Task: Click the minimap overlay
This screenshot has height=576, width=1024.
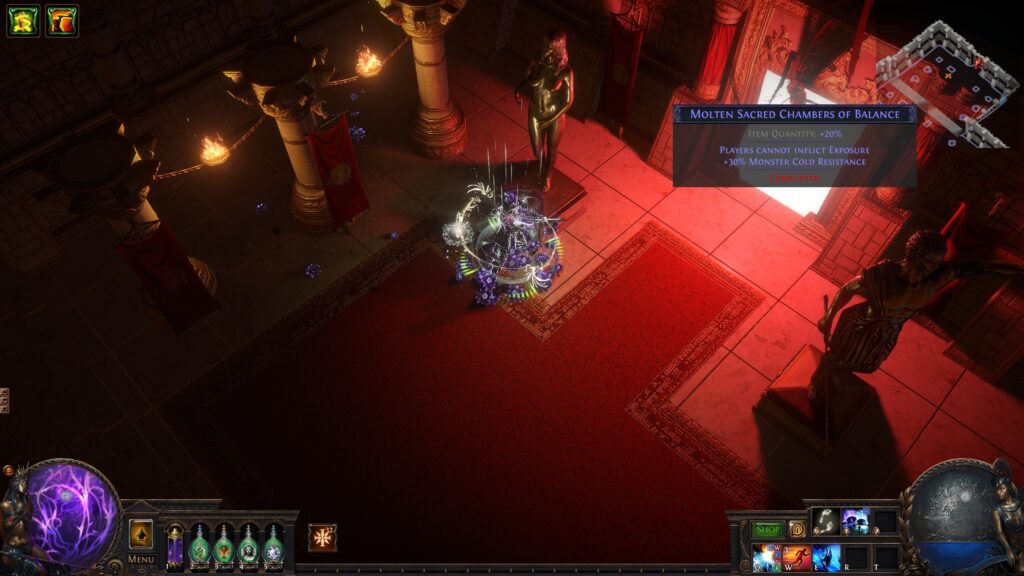Action: [x=945, y=85]
